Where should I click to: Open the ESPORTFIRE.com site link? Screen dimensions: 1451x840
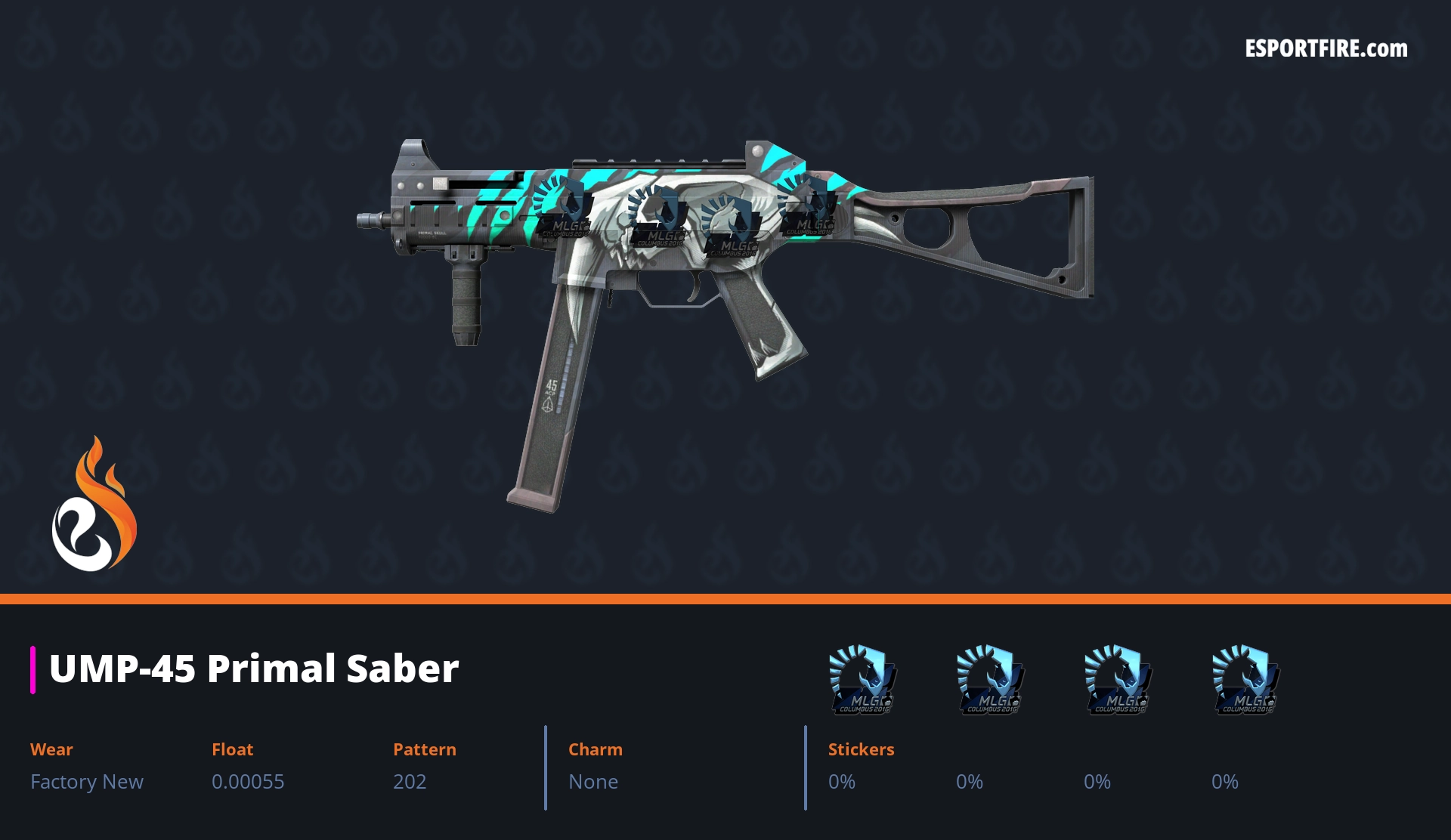[x=1326, y=49]
